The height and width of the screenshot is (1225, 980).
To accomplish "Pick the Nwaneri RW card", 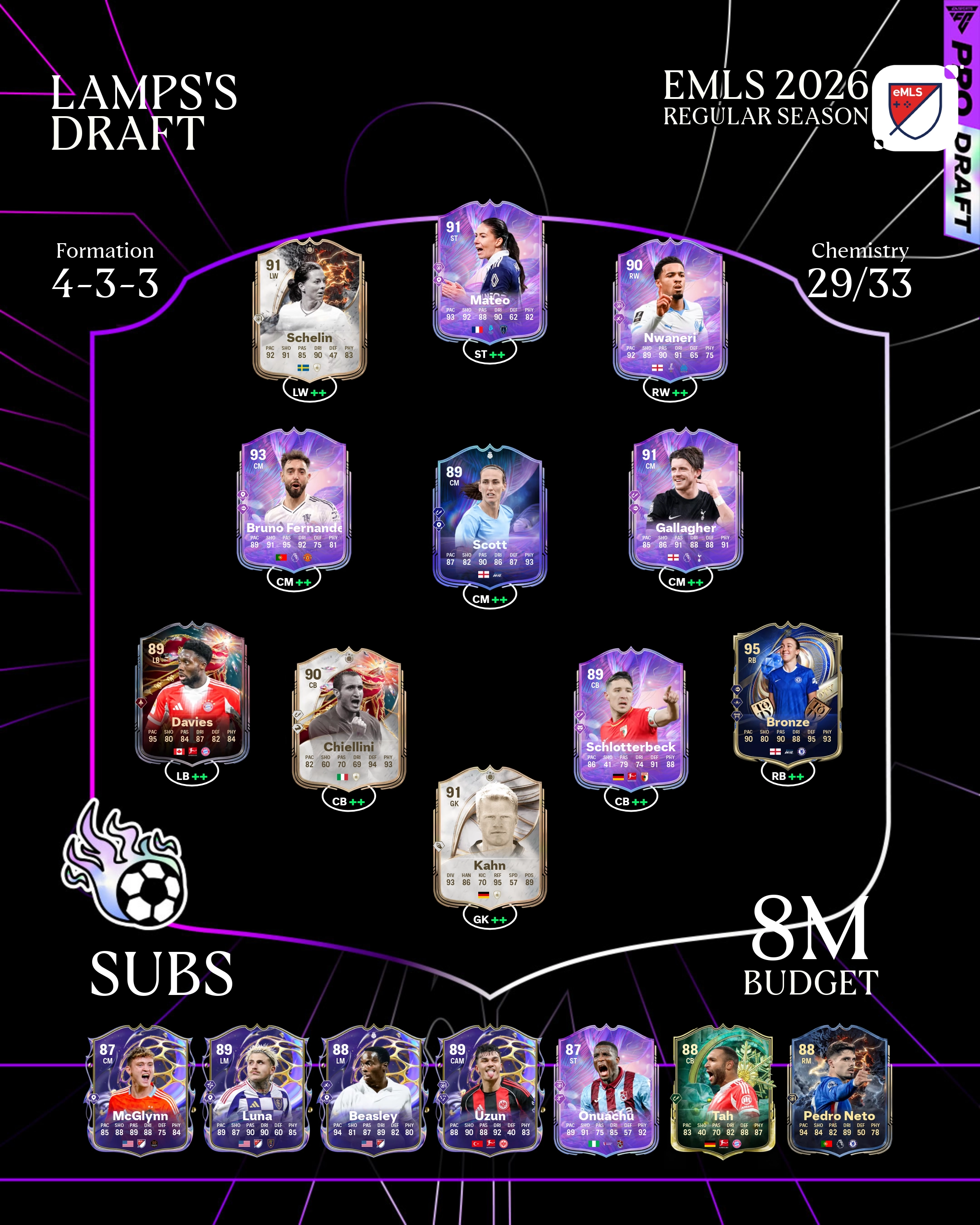I will pyautogui.click(x=670, y=310).
